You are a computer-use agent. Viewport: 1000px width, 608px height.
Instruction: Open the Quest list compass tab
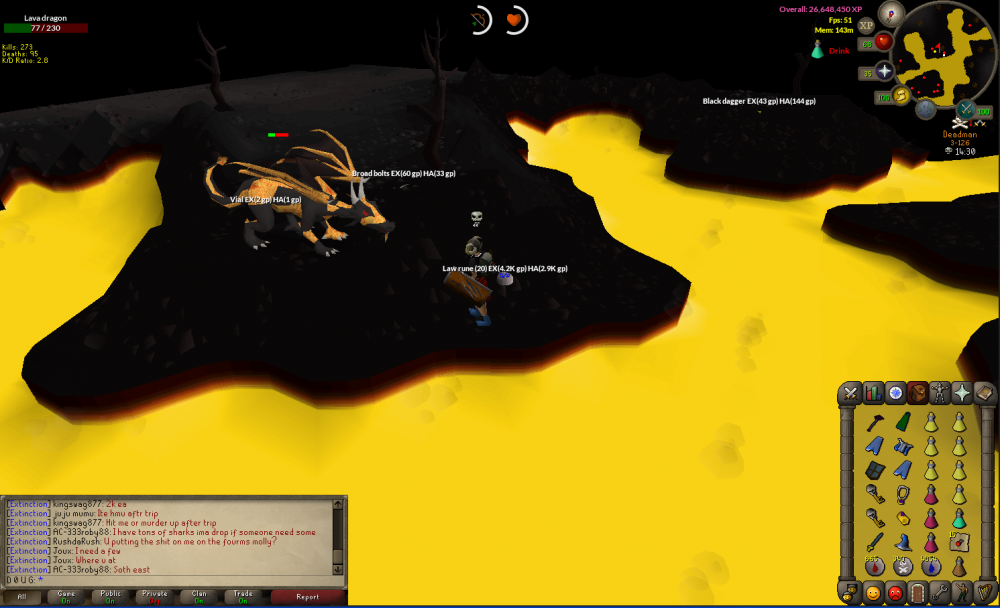click(x=895, y=392)
